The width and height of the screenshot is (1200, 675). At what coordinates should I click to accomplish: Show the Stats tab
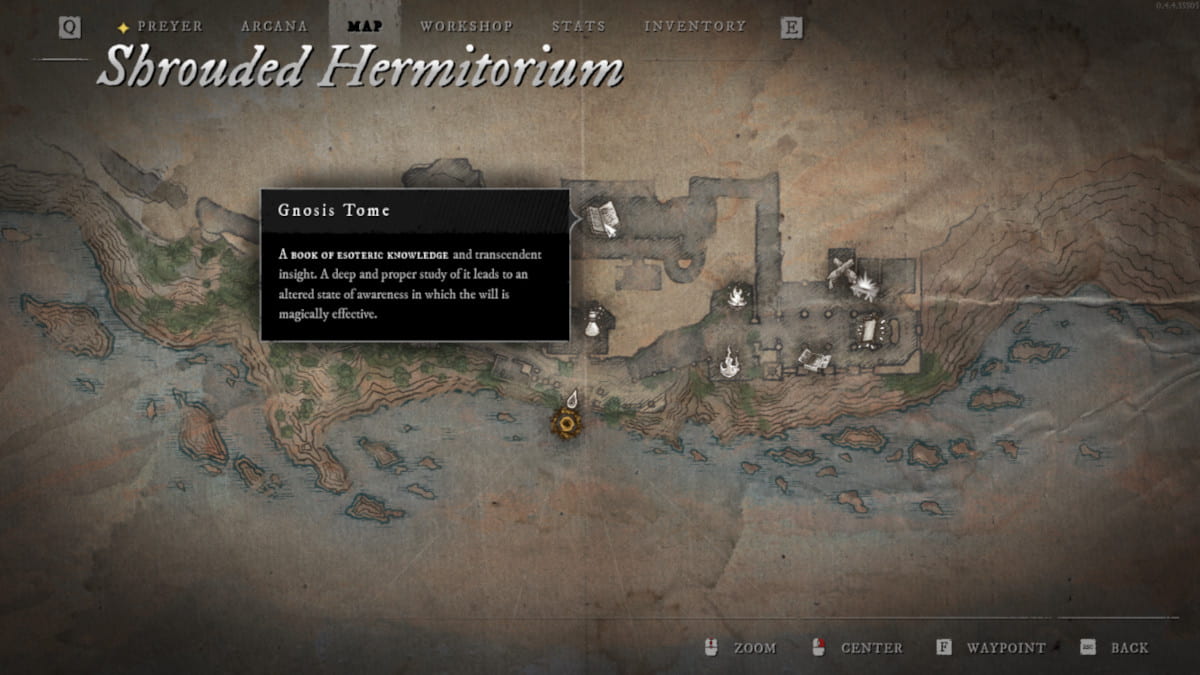[x=578, y=26]
